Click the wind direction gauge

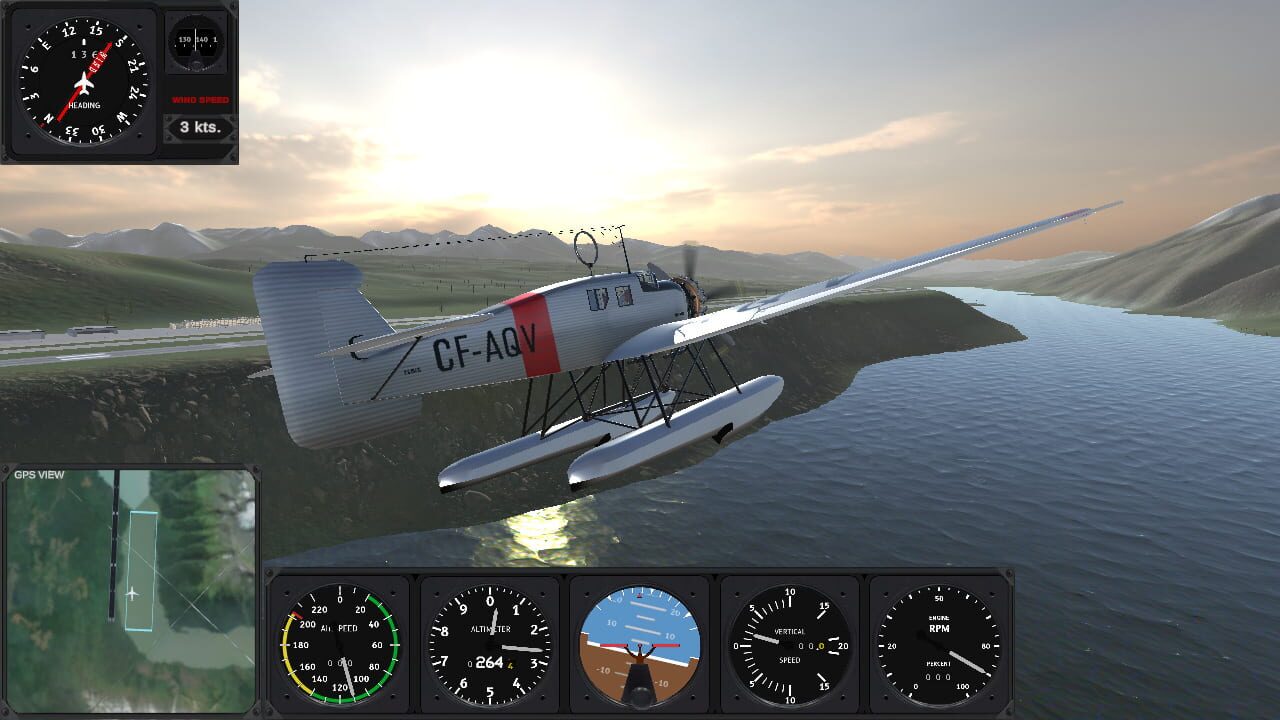(195, 45)
